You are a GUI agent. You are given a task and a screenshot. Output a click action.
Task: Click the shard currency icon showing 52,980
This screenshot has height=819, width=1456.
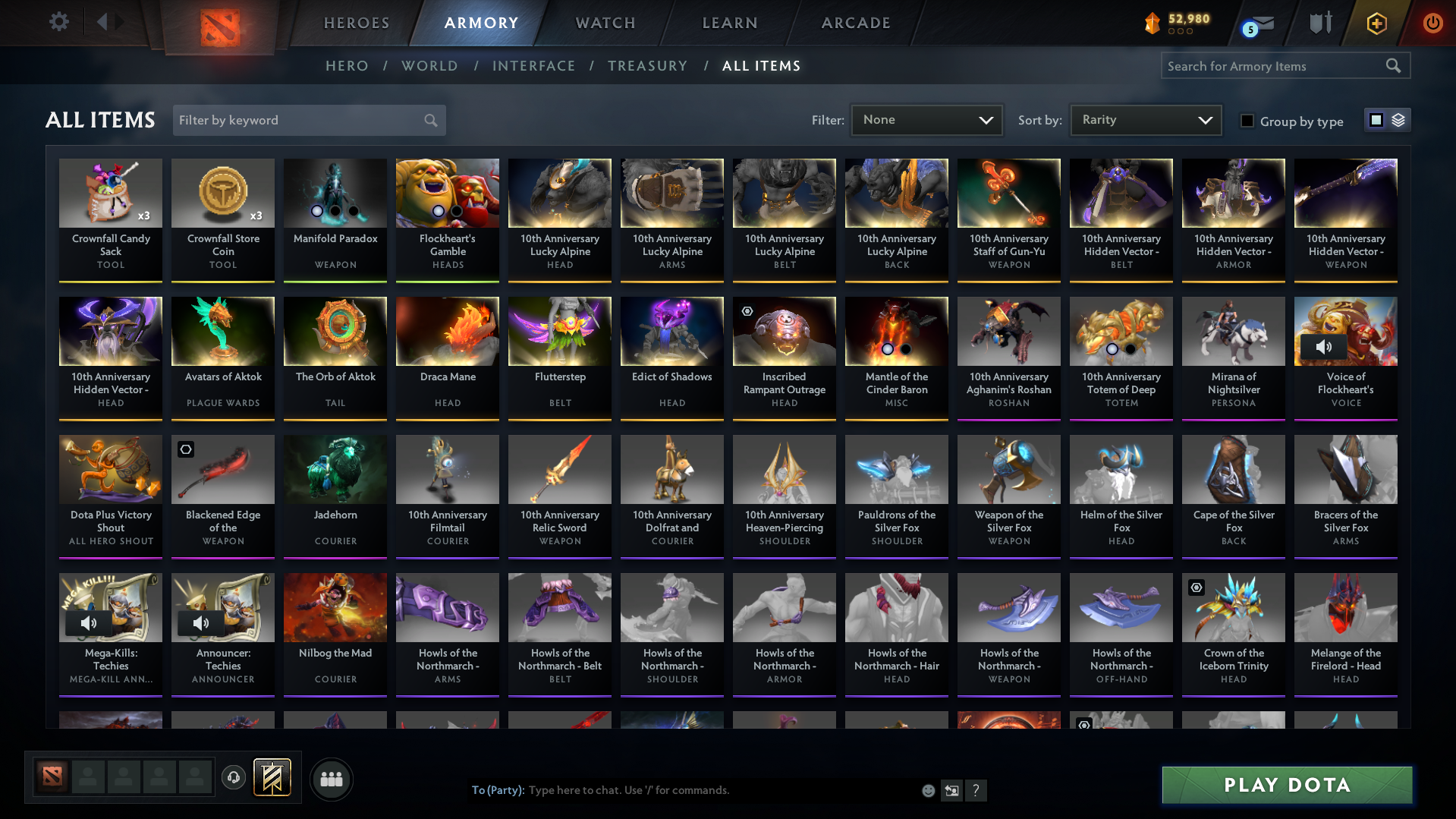coord(1153,24)
